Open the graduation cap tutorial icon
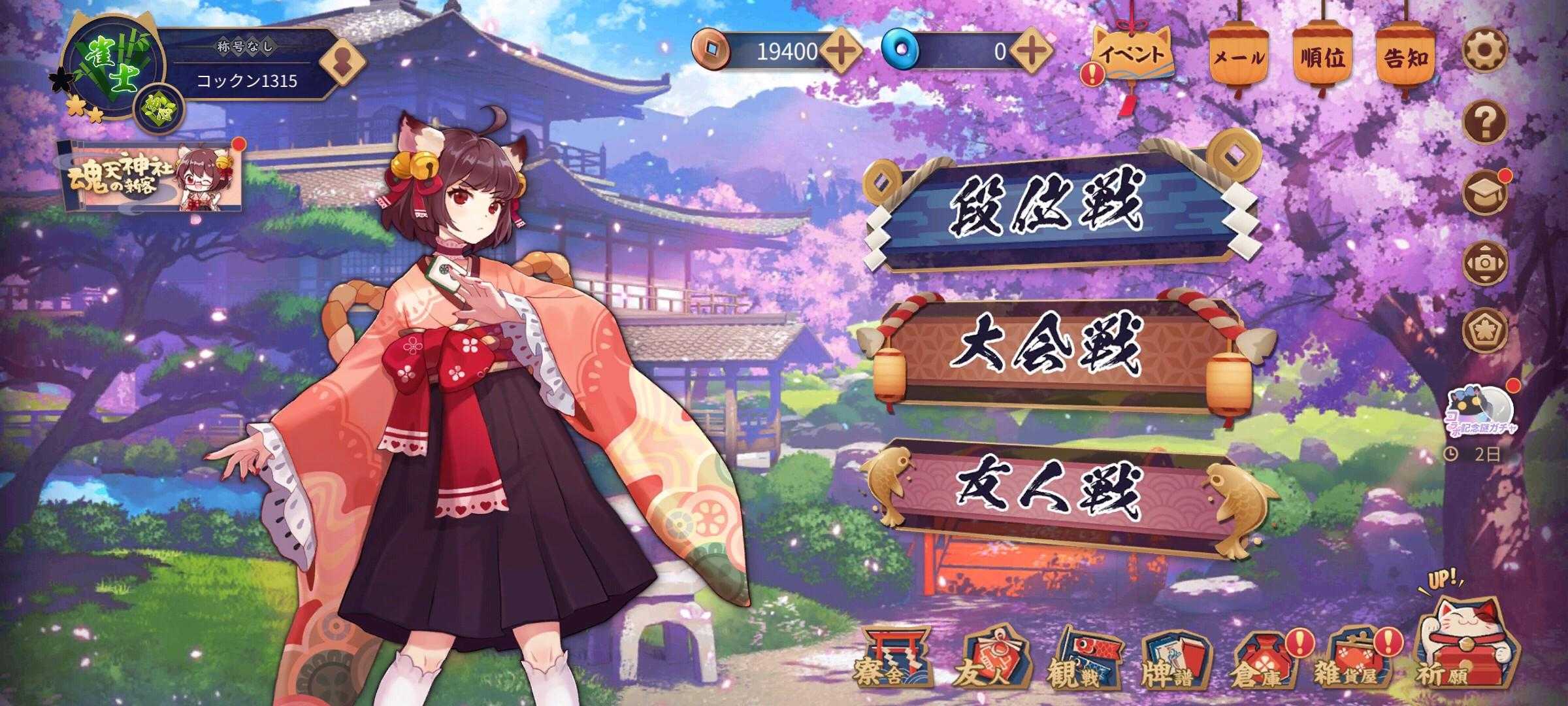Viewport: 1568px width, 706px height. [x=1484, y=193]
